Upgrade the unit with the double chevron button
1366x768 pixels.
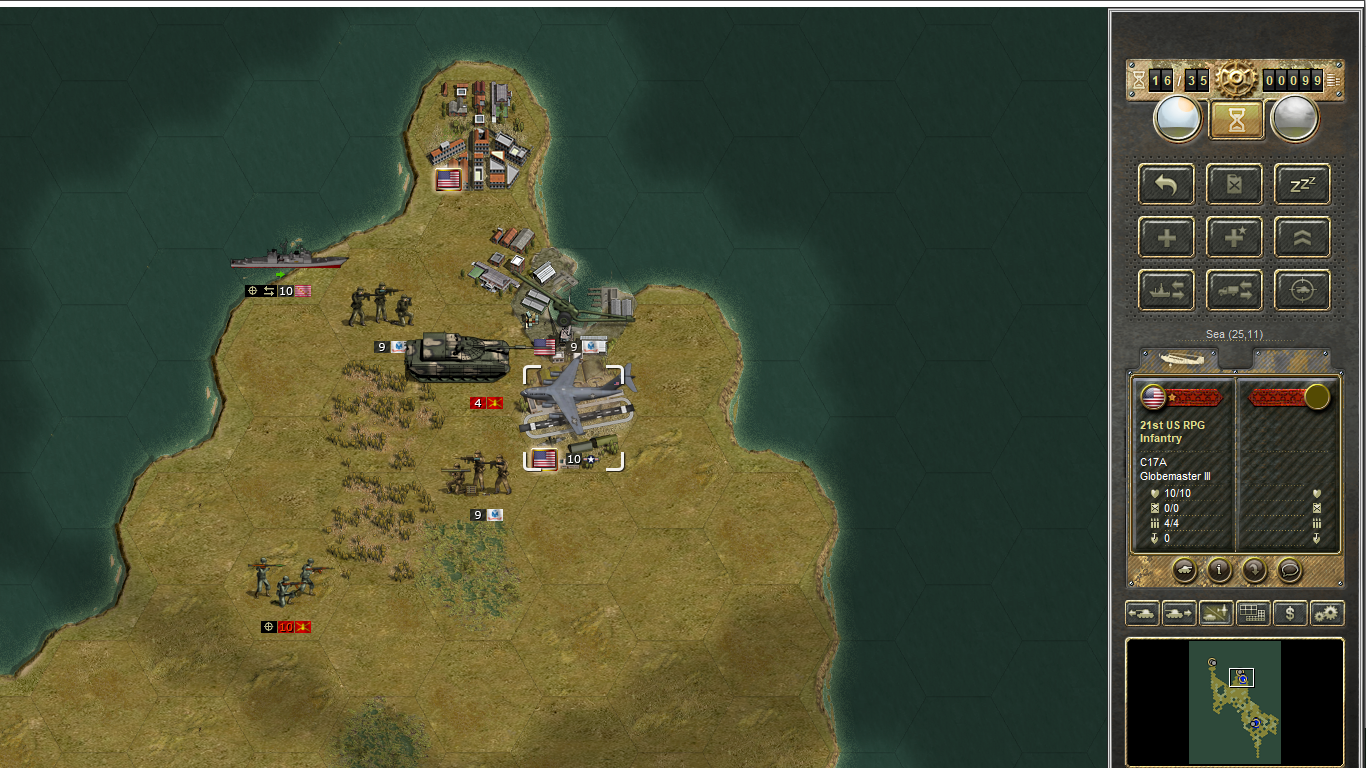point(1302,238)
